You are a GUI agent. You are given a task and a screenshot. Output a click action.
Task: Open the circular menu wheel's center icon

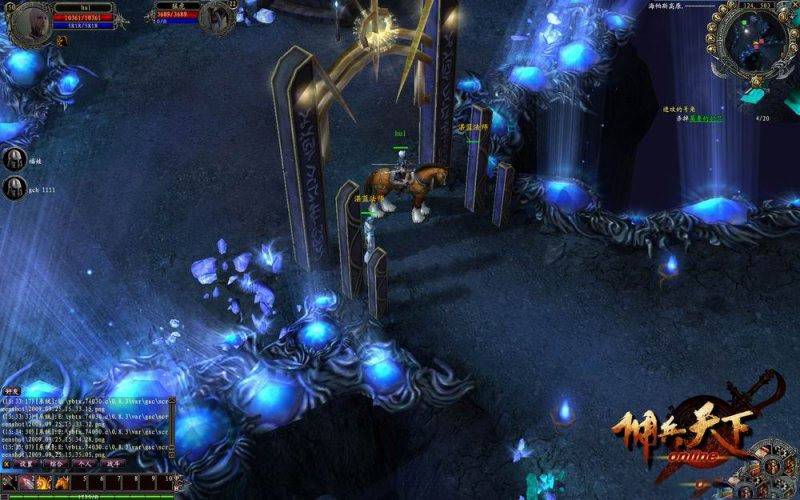click(772, 468)
